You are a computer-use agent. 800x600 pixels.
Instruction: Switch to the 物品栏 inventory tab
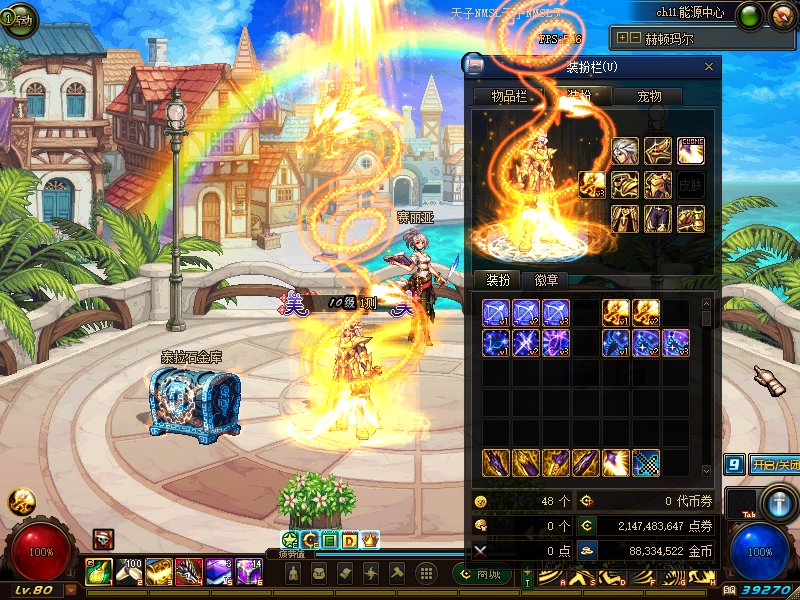coord(508,96)
